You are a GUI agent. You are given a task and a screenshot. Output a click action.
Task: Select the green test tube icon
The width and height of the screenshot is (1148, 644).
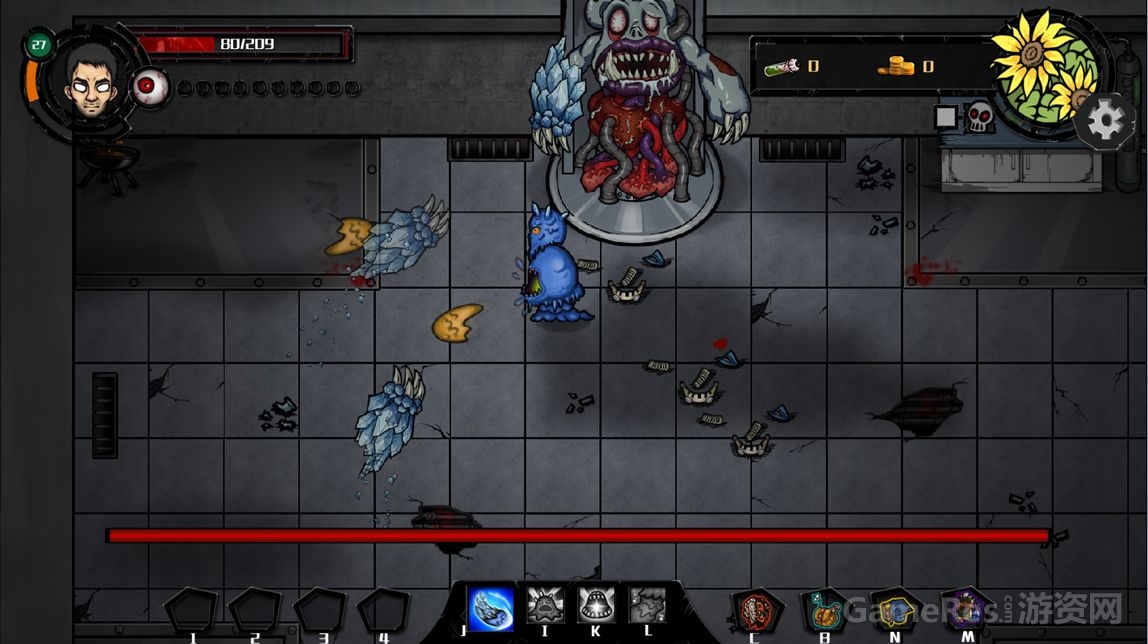782,66
